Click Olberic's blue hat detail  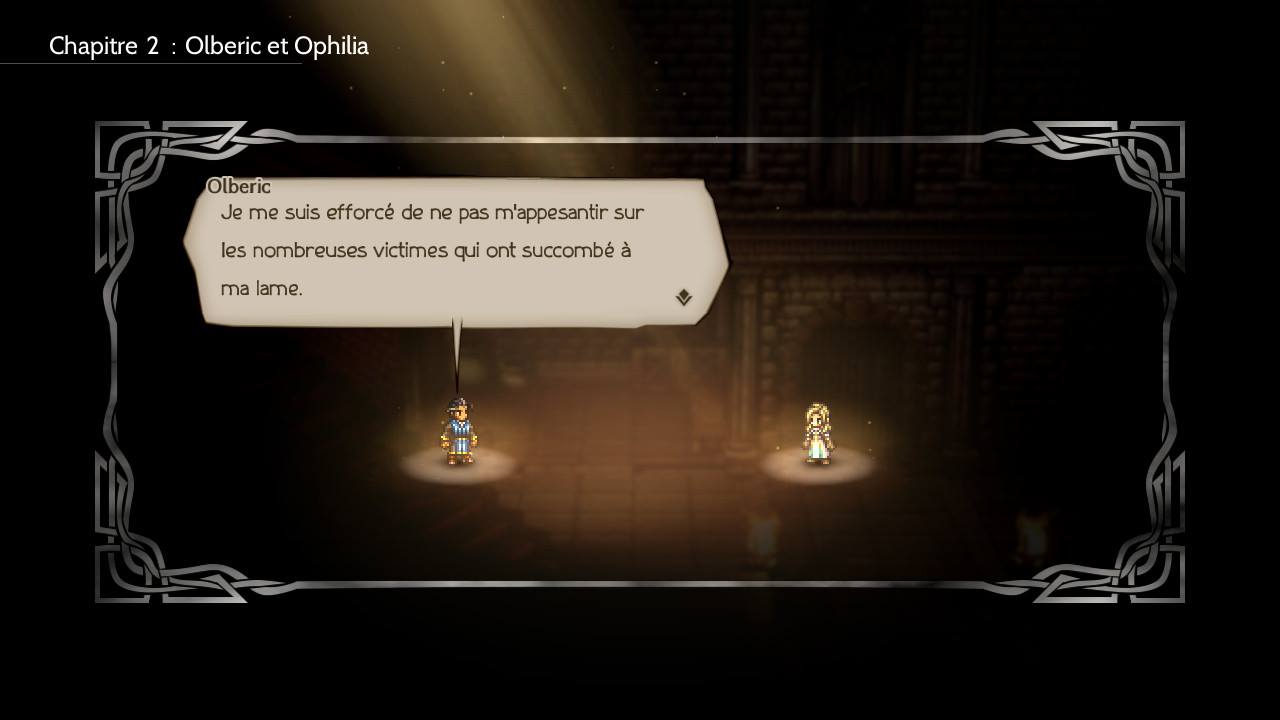click(460, 402)
